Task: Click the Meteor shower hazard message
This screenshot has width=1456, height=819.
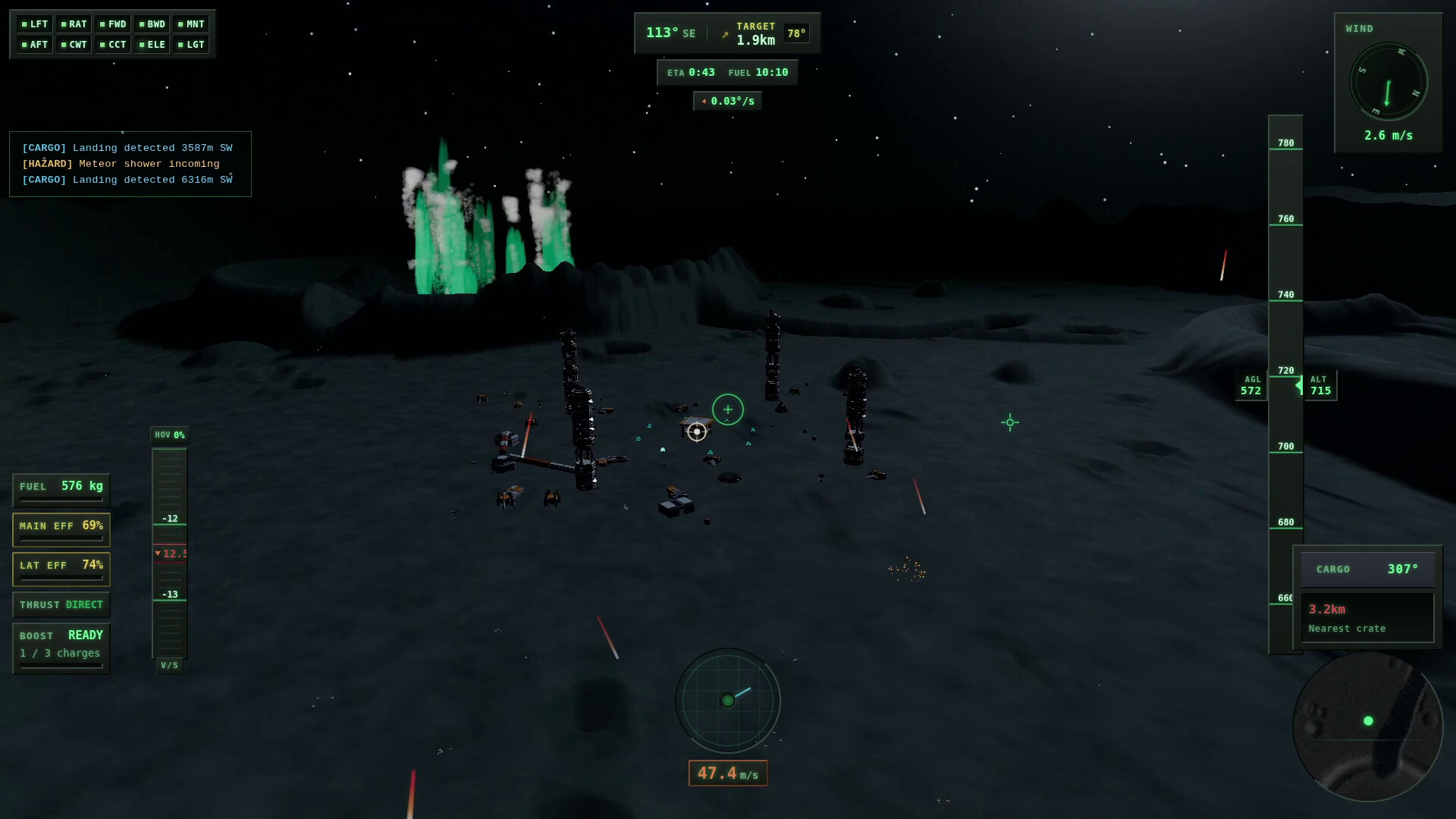Action: (x=120, y=164)
